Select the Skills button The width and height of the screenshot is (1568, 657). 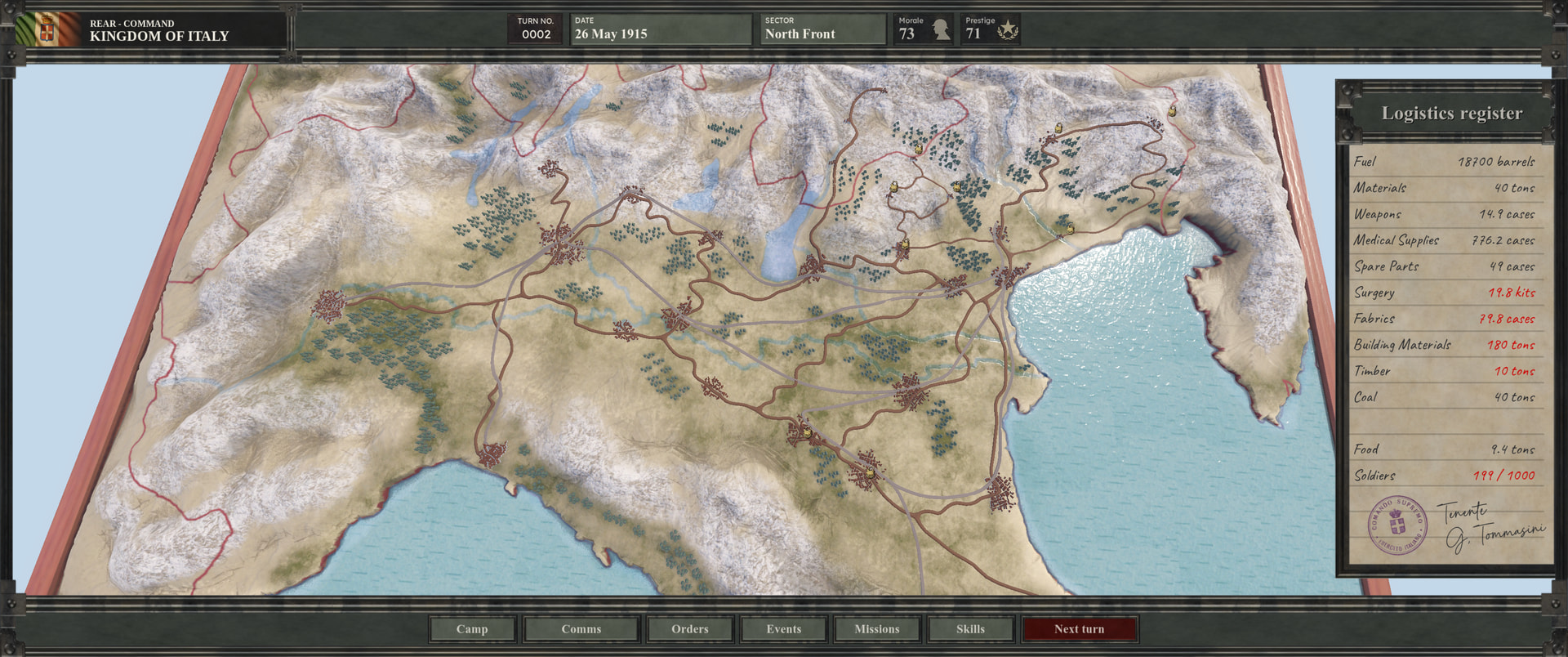tap(970, 628)
